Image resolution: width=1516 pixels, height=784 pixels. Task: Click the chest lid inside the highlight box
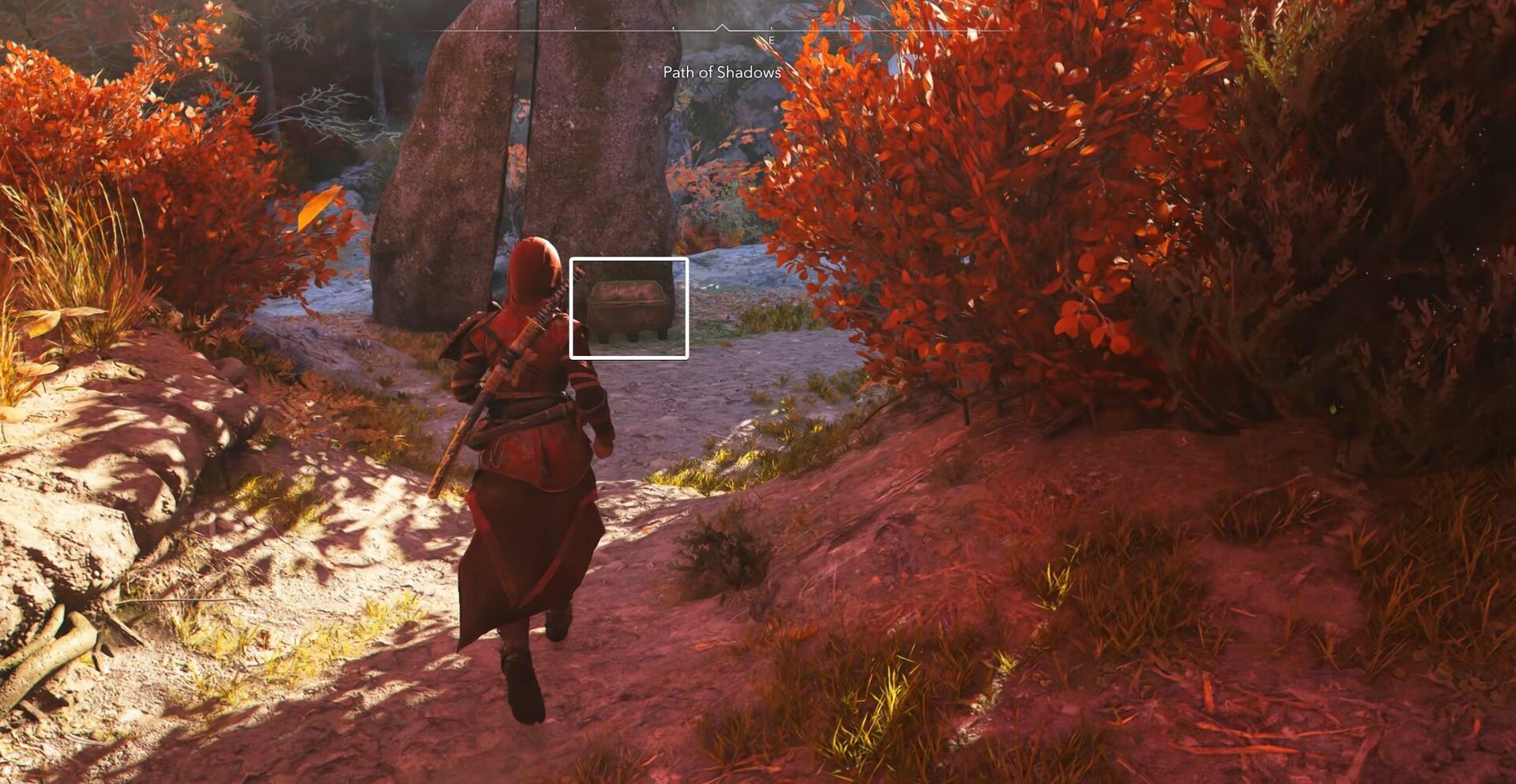630,291
